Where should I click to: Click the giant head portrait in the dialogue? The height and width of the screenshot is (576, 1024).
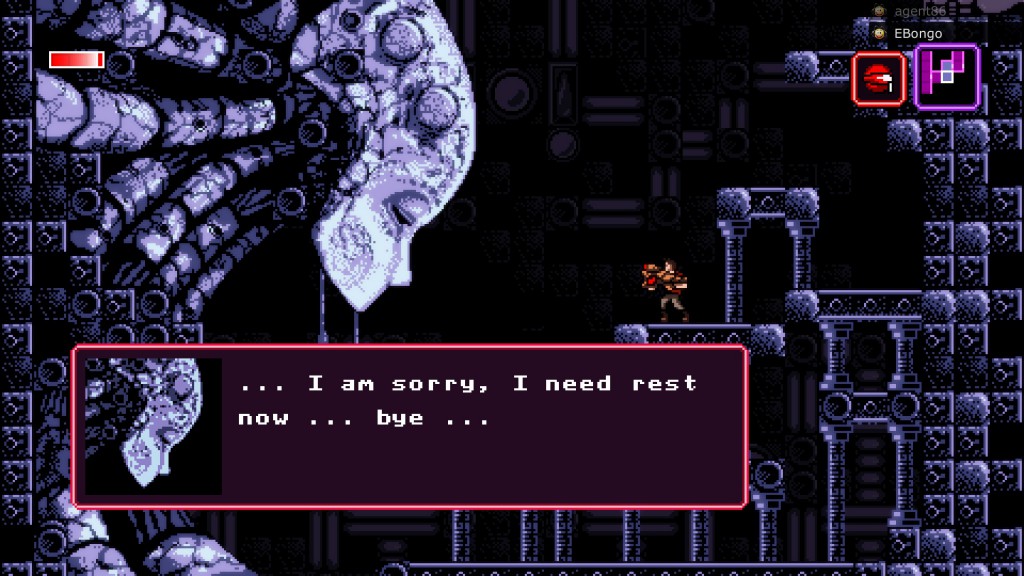click(153, 426)
